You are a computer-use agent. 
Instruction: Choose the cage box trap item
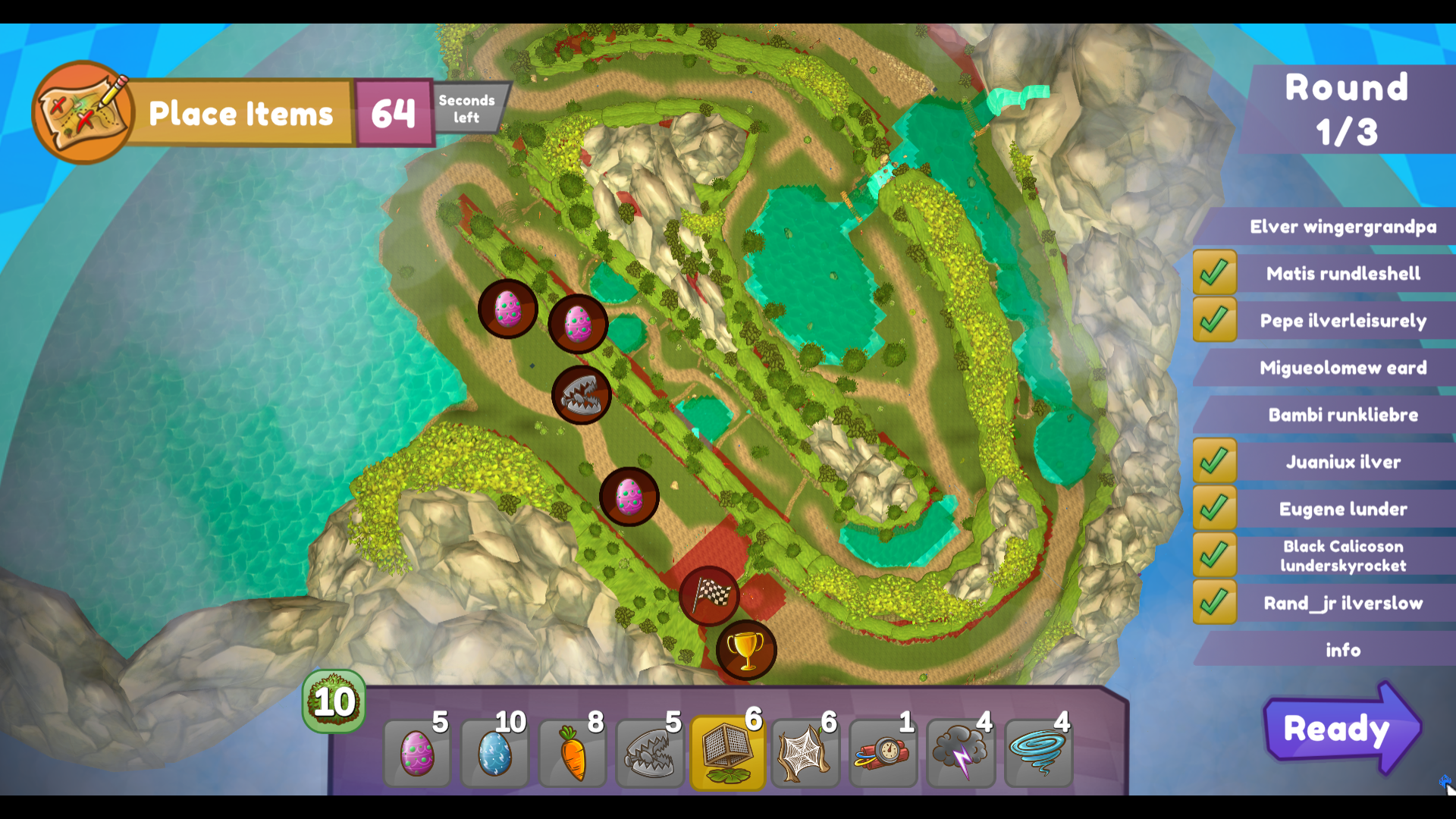click(728, 753)
